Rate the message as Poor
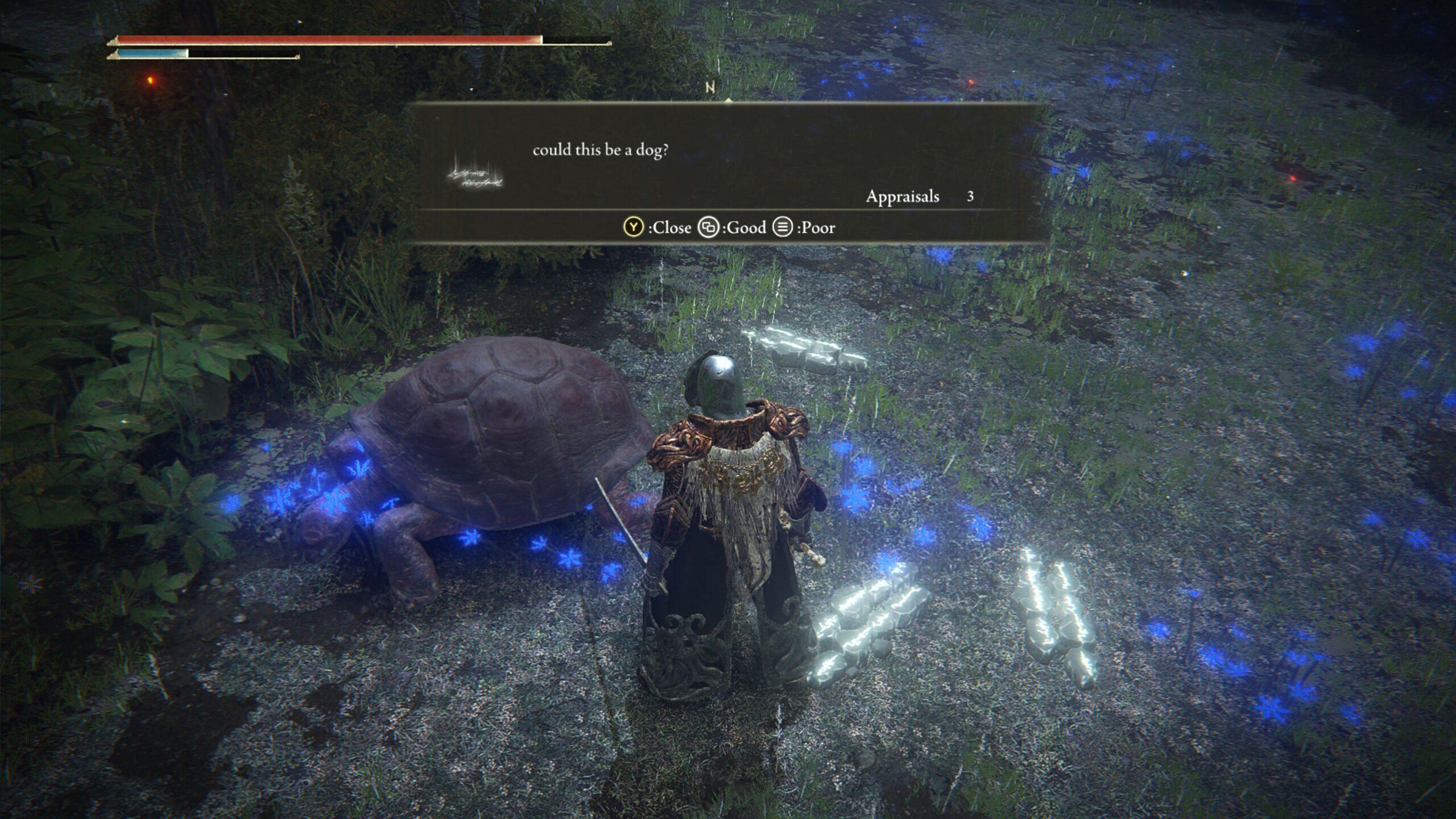1456x819 pixels. coord(804,227)
